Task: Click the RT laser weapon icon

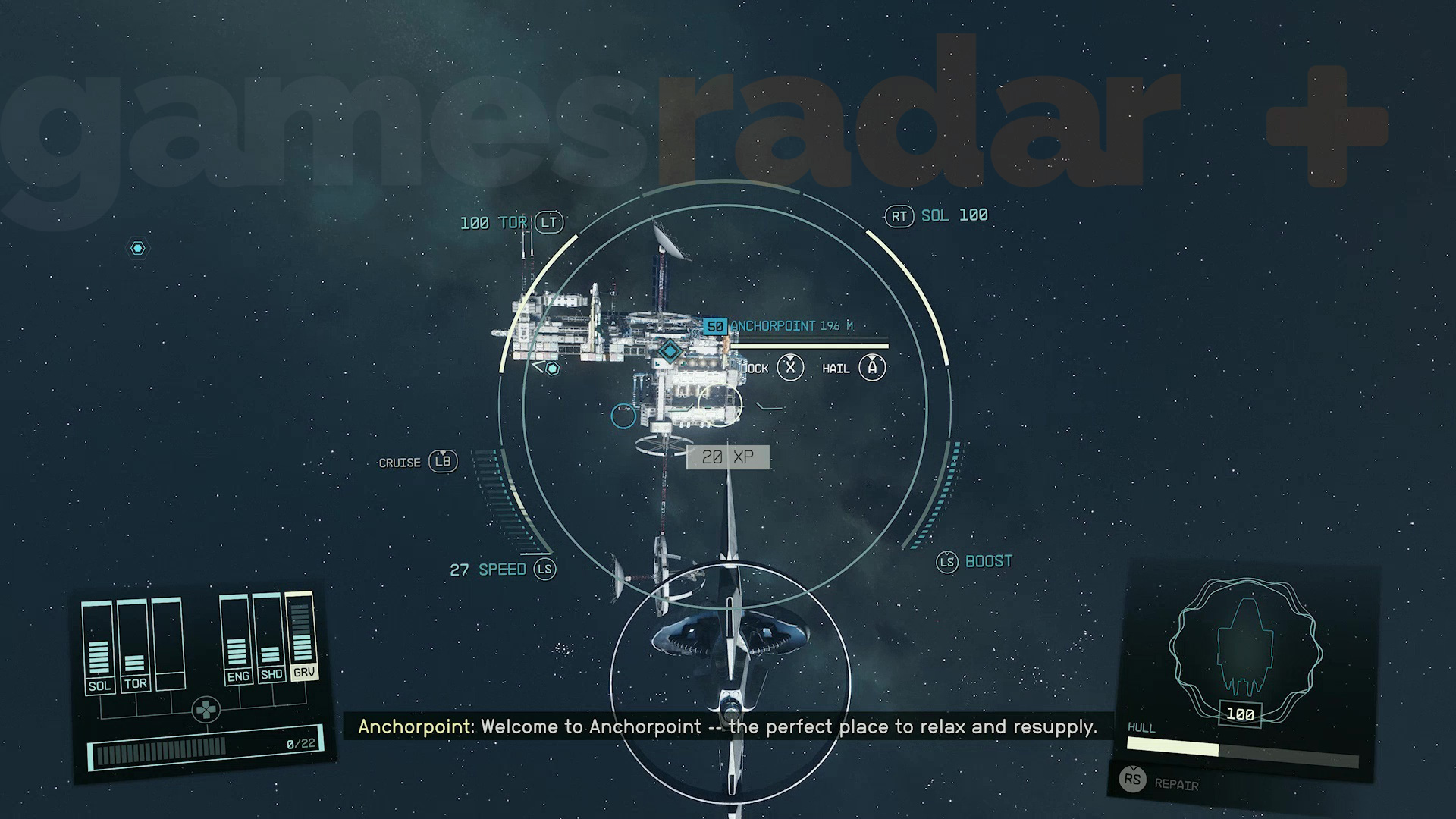Action: click(x=899, y=215)
